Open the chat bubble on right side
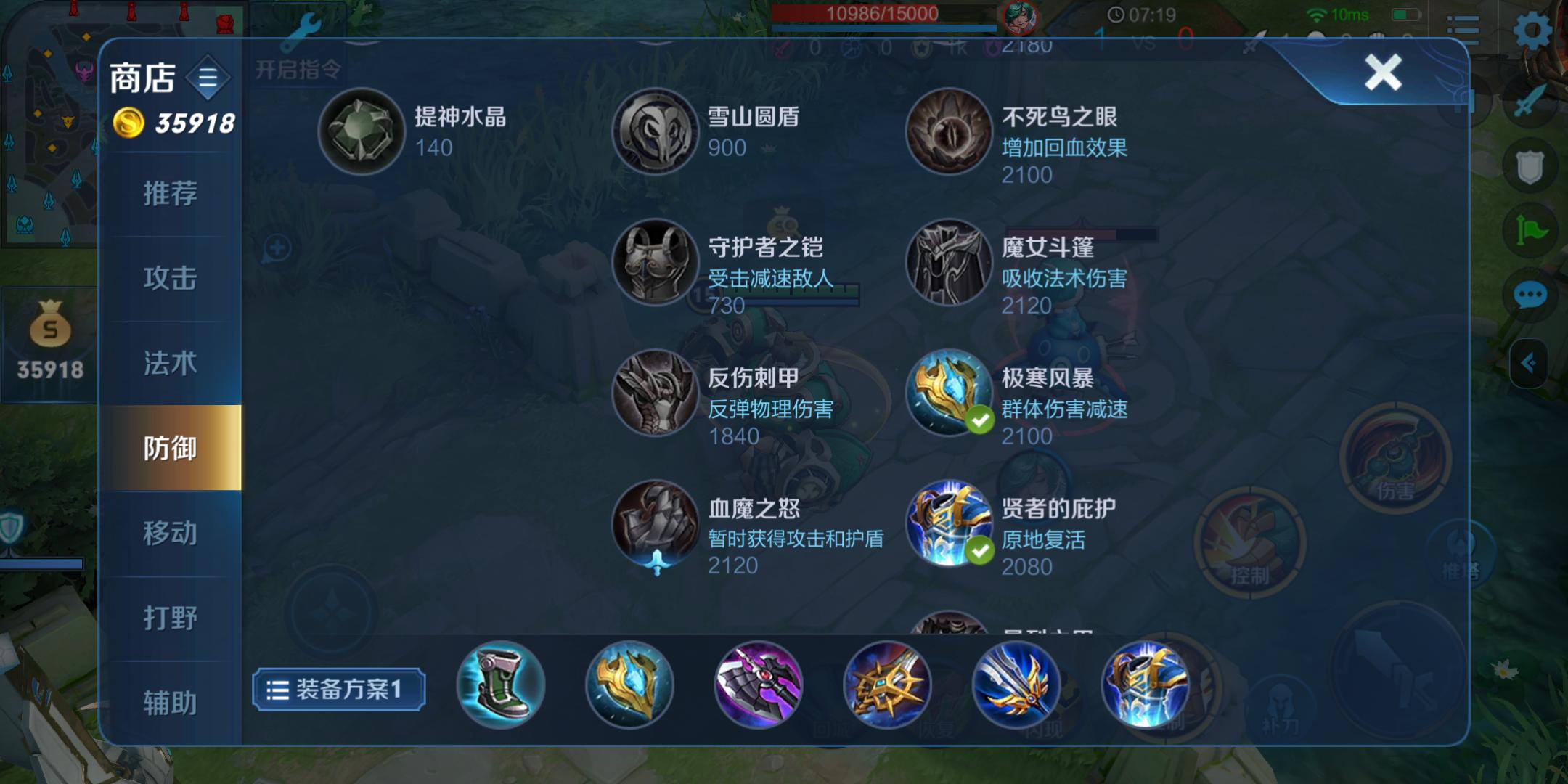This screenshot has height=784, width=1568. click(x=1530, y=296)
